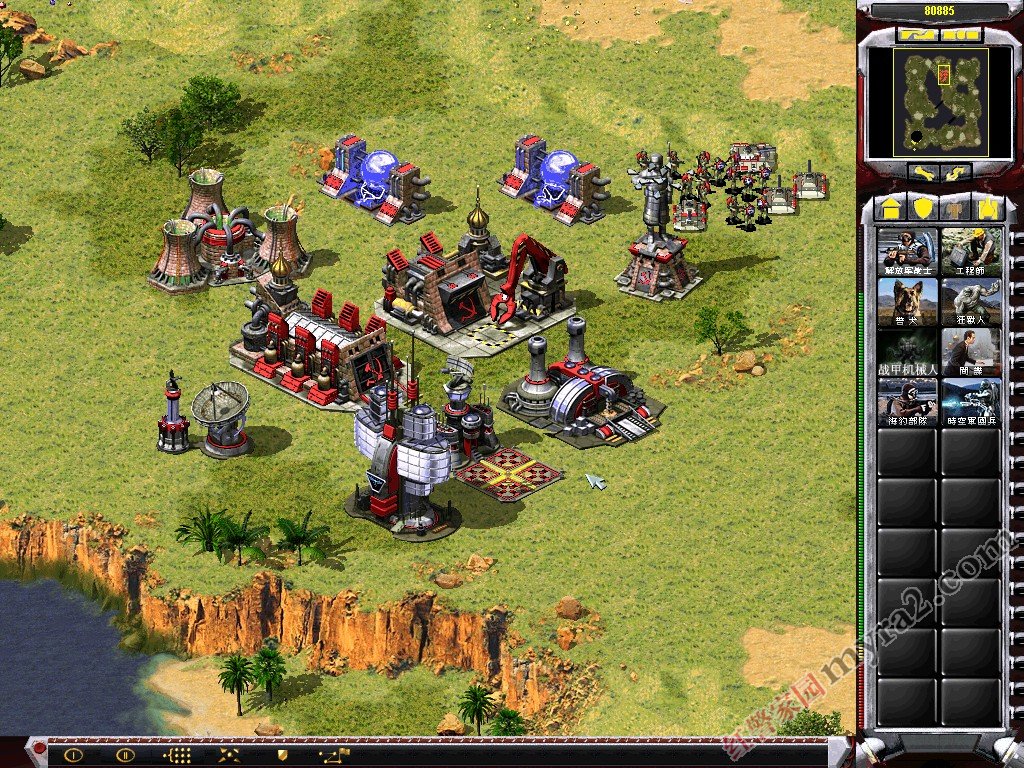Switch to the shield defenses tab
This screenshot has height=768, width=1024.
click(x=923, y=208)
